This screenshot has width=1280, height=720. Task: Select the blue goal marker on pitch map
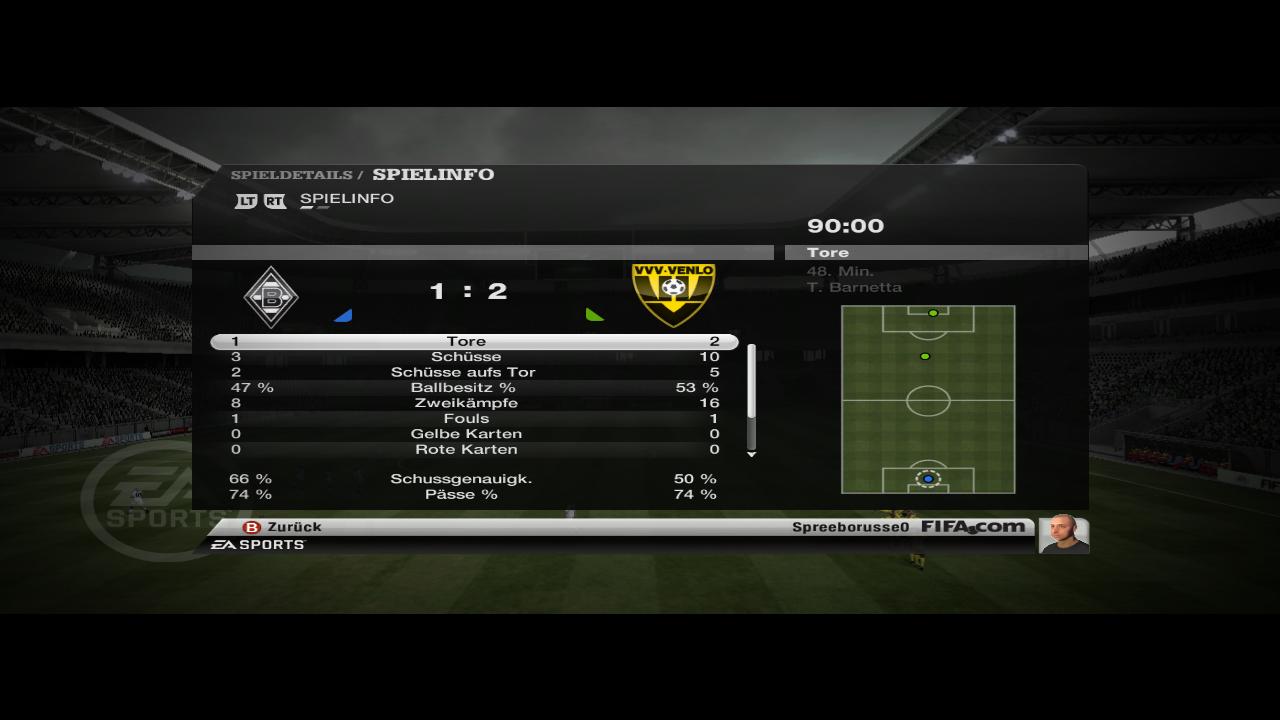tap(928, 479)
